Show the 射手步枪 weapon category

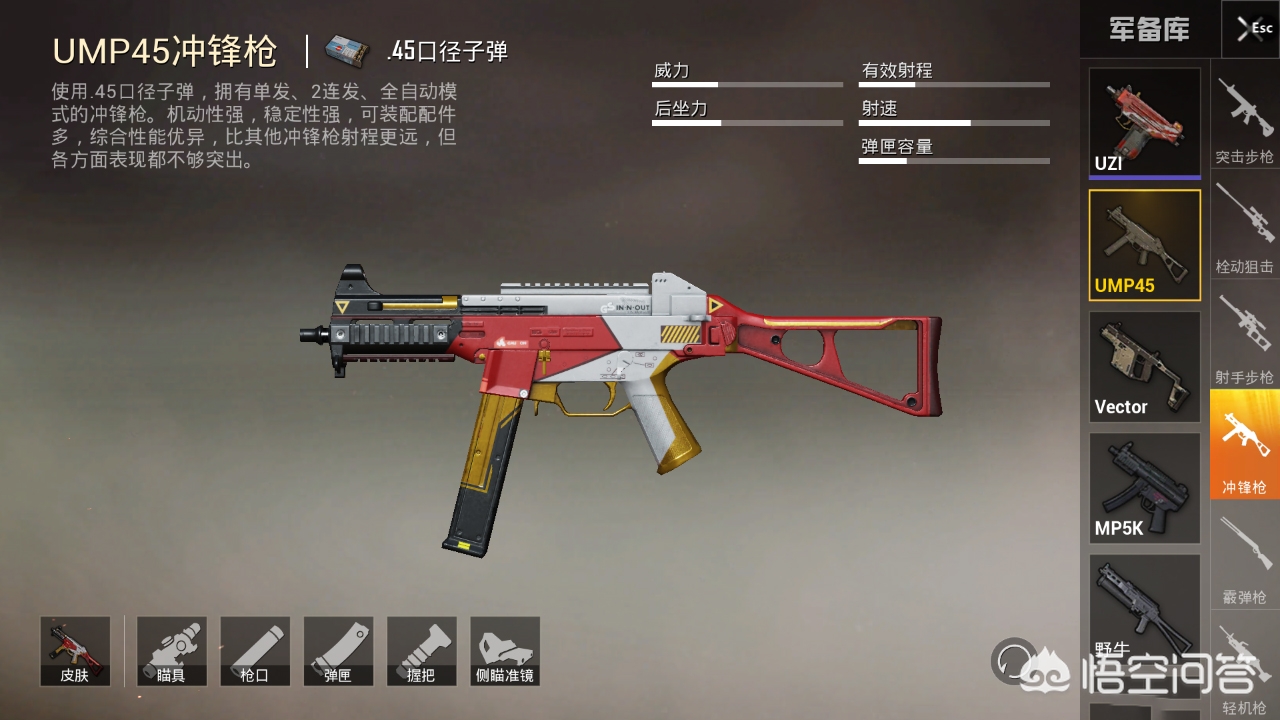point(1244,335)
